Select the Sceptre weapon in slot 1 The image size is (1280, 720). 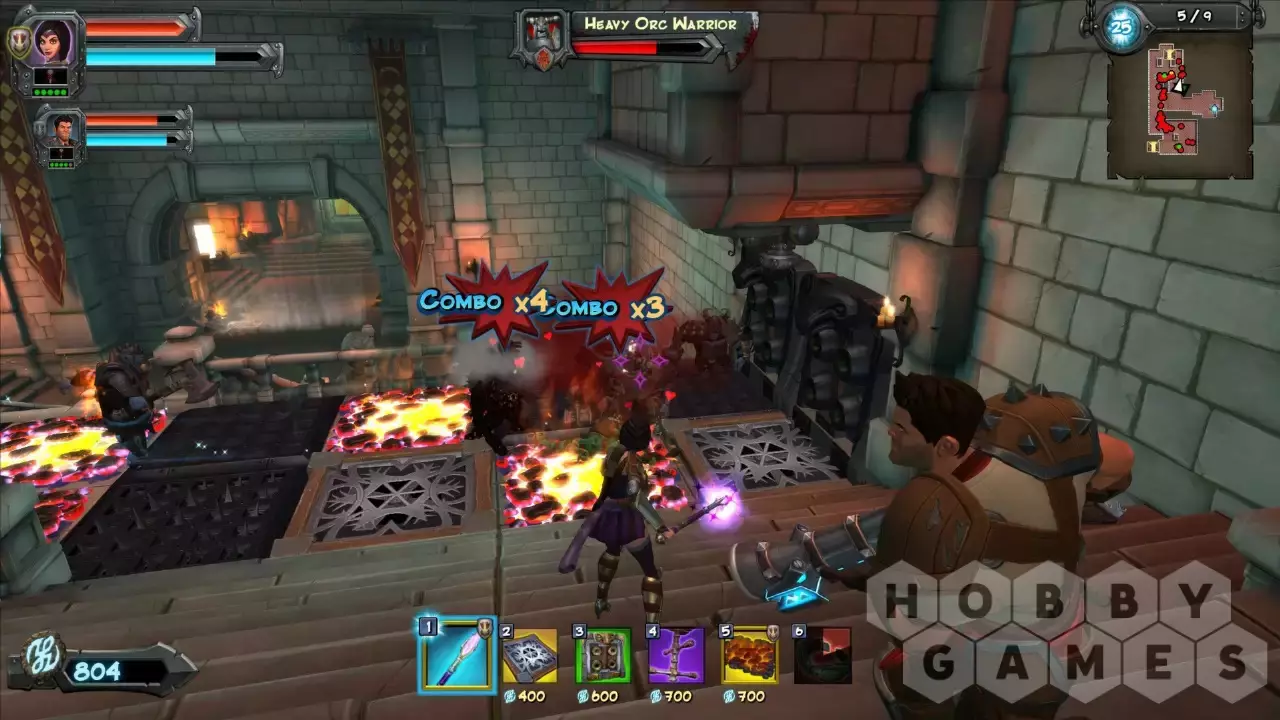[457, 655]
